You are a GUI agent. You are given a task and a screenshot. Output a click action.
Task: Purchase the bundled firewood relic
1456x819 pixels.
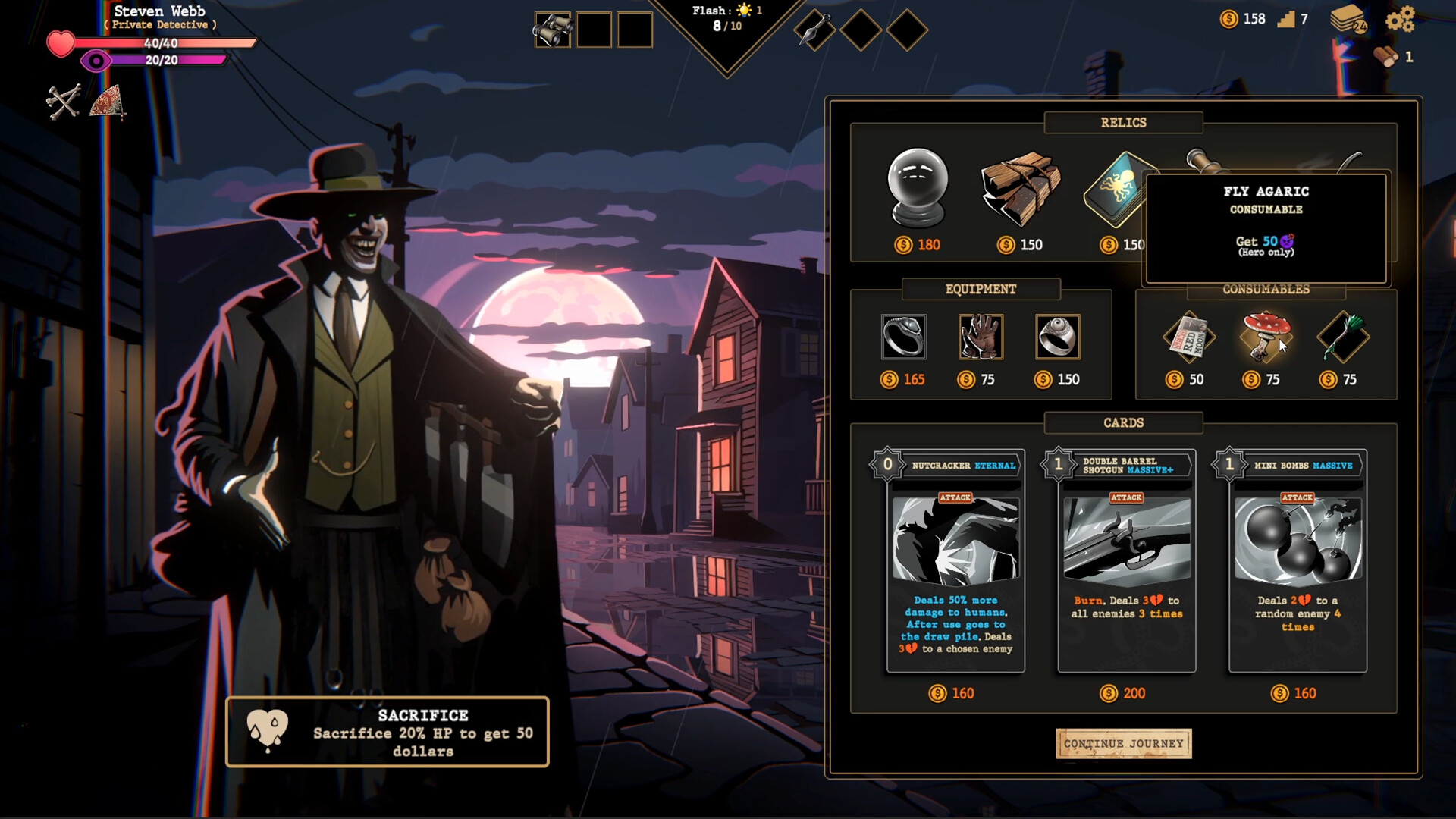1020,188
